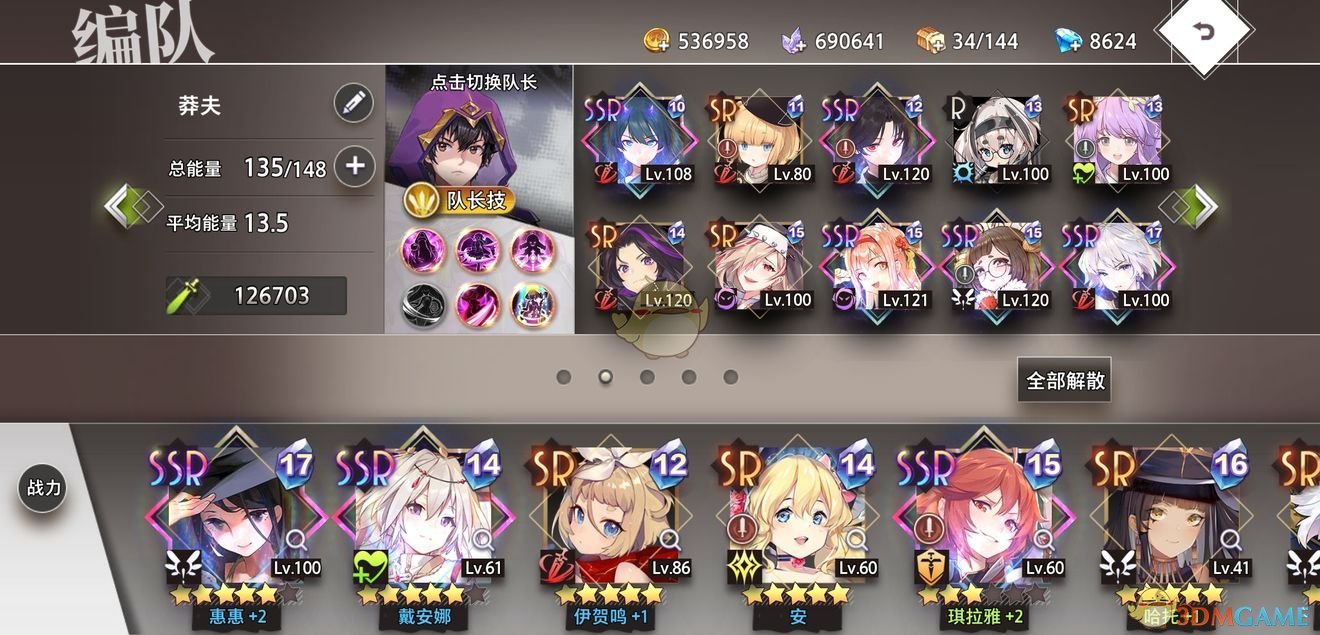This screenshot has height=635, width=1320.
Task: Disband all with the 全部解散 button
Action: click(x=1065, y=380)
